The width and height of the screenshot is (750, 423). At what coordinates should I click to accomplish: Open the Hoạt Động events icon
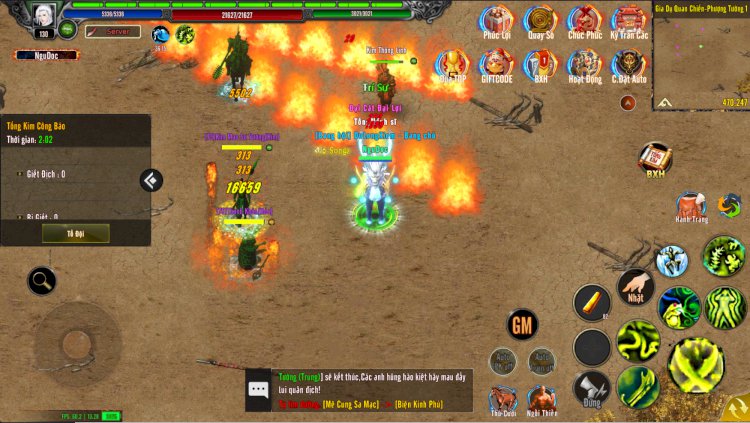(585, 64)
